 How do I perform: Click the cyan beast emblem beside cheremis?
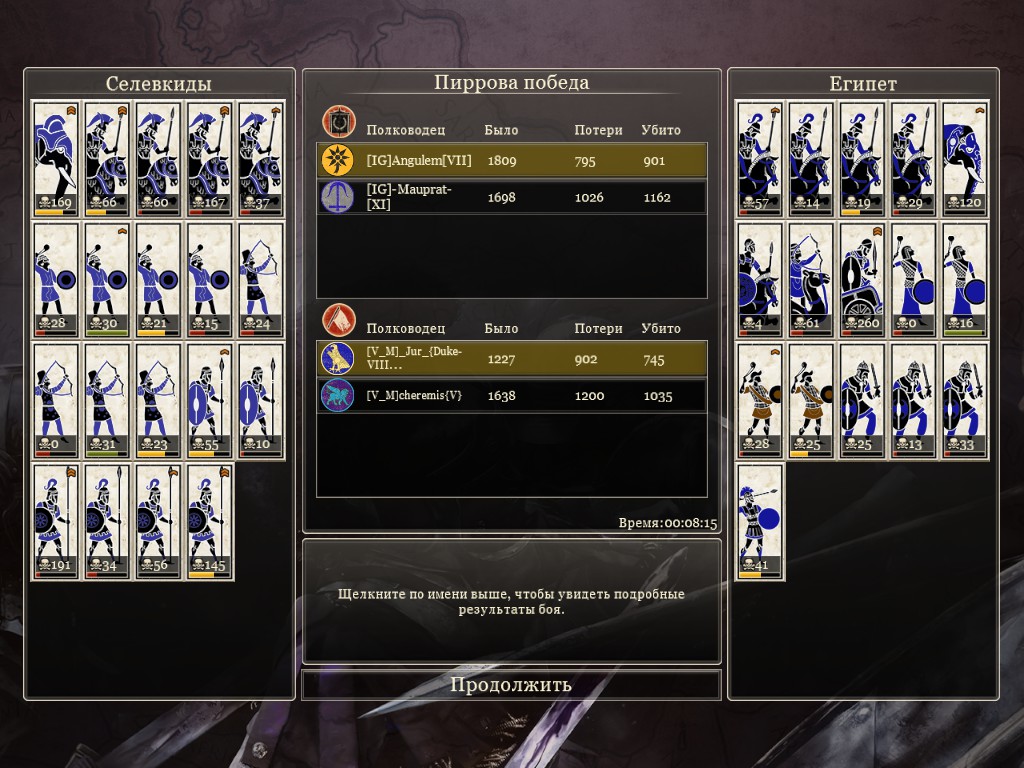tap(339, 396)
